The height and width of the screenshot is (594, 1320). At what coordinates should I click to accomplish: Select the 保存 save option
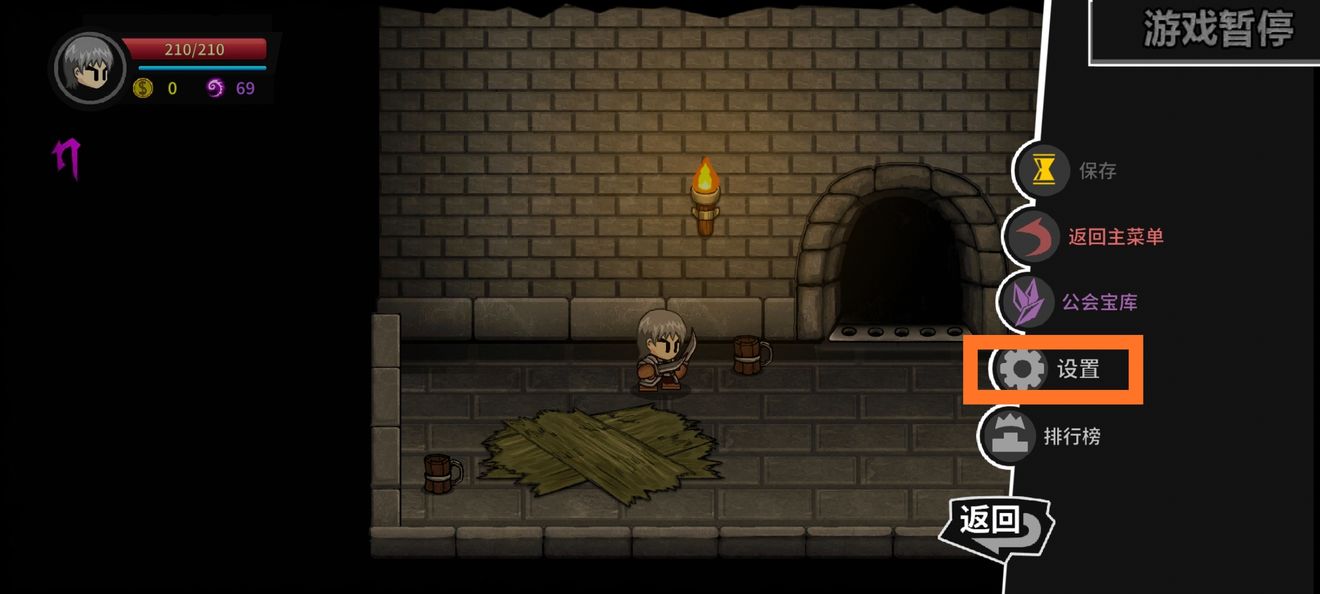(x=1072, y=171)
